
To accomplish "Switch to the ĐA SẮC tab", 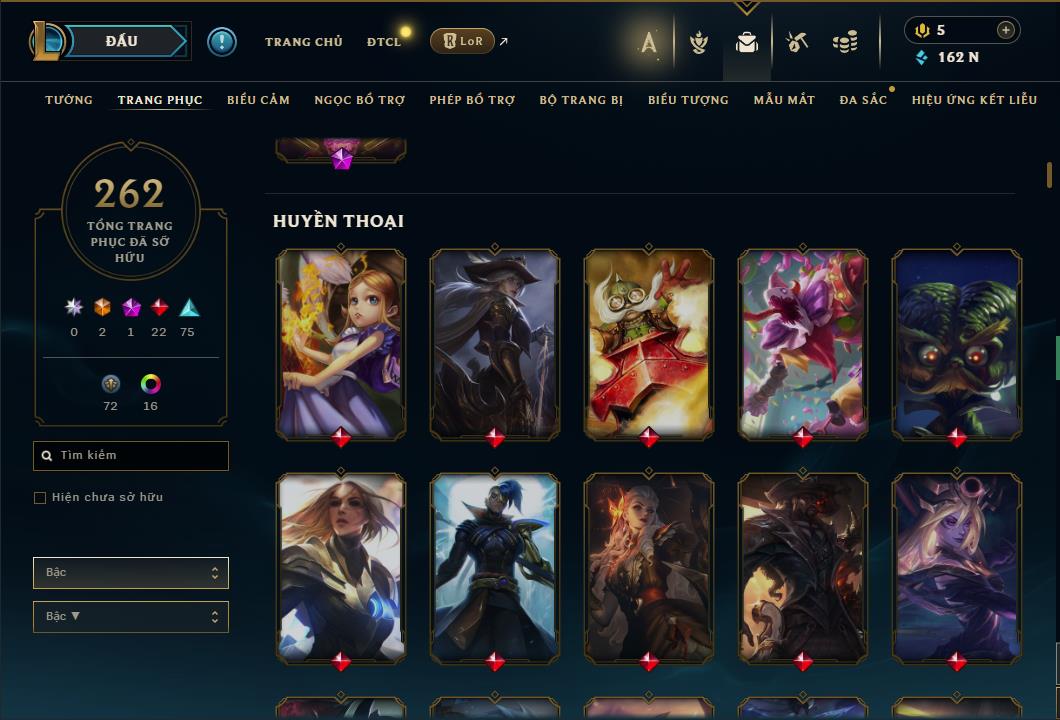I will point(863,100).
